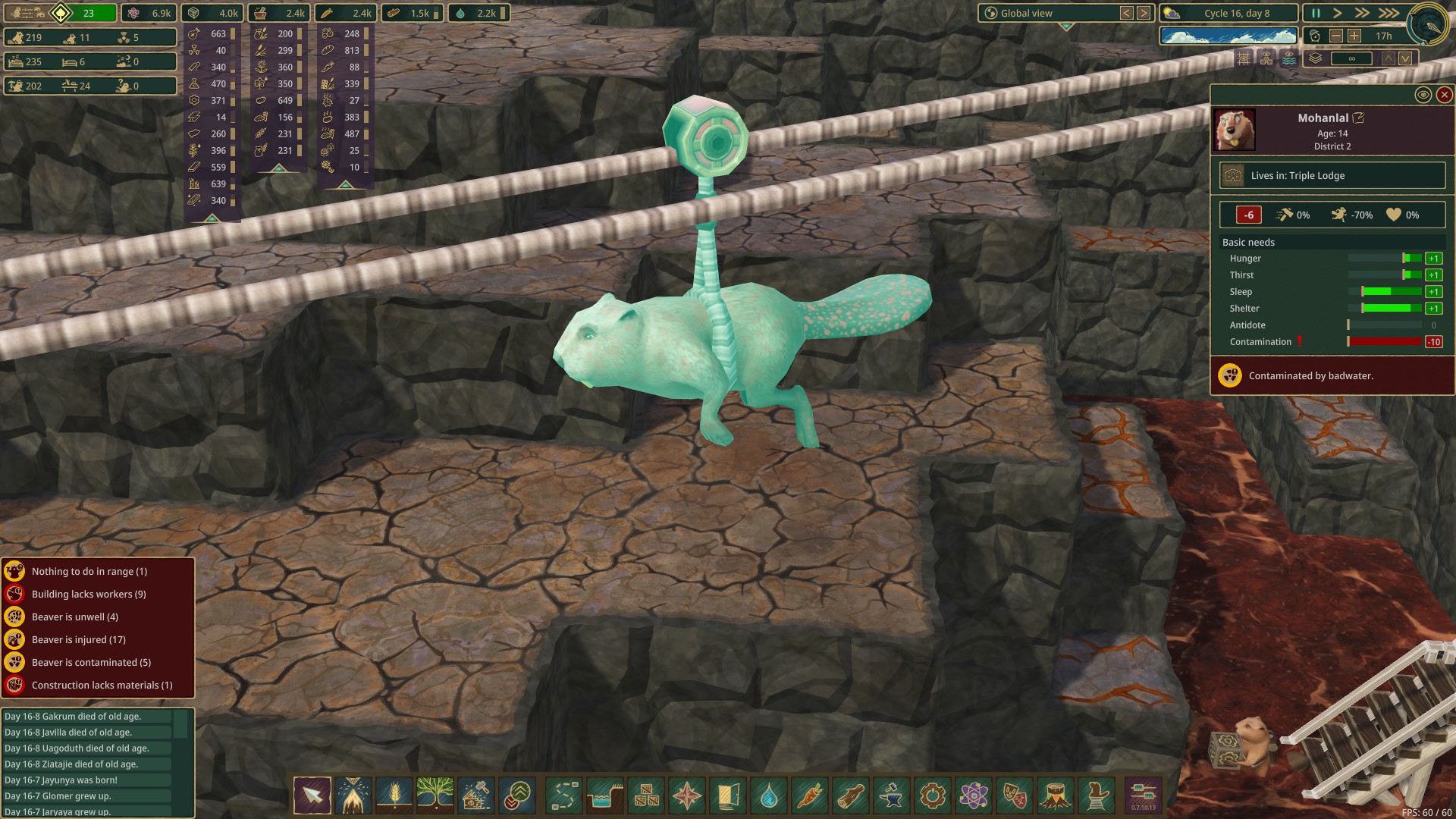Close the Mohanlal beaver panel

pyautogui.click(x=1444, y=95)
